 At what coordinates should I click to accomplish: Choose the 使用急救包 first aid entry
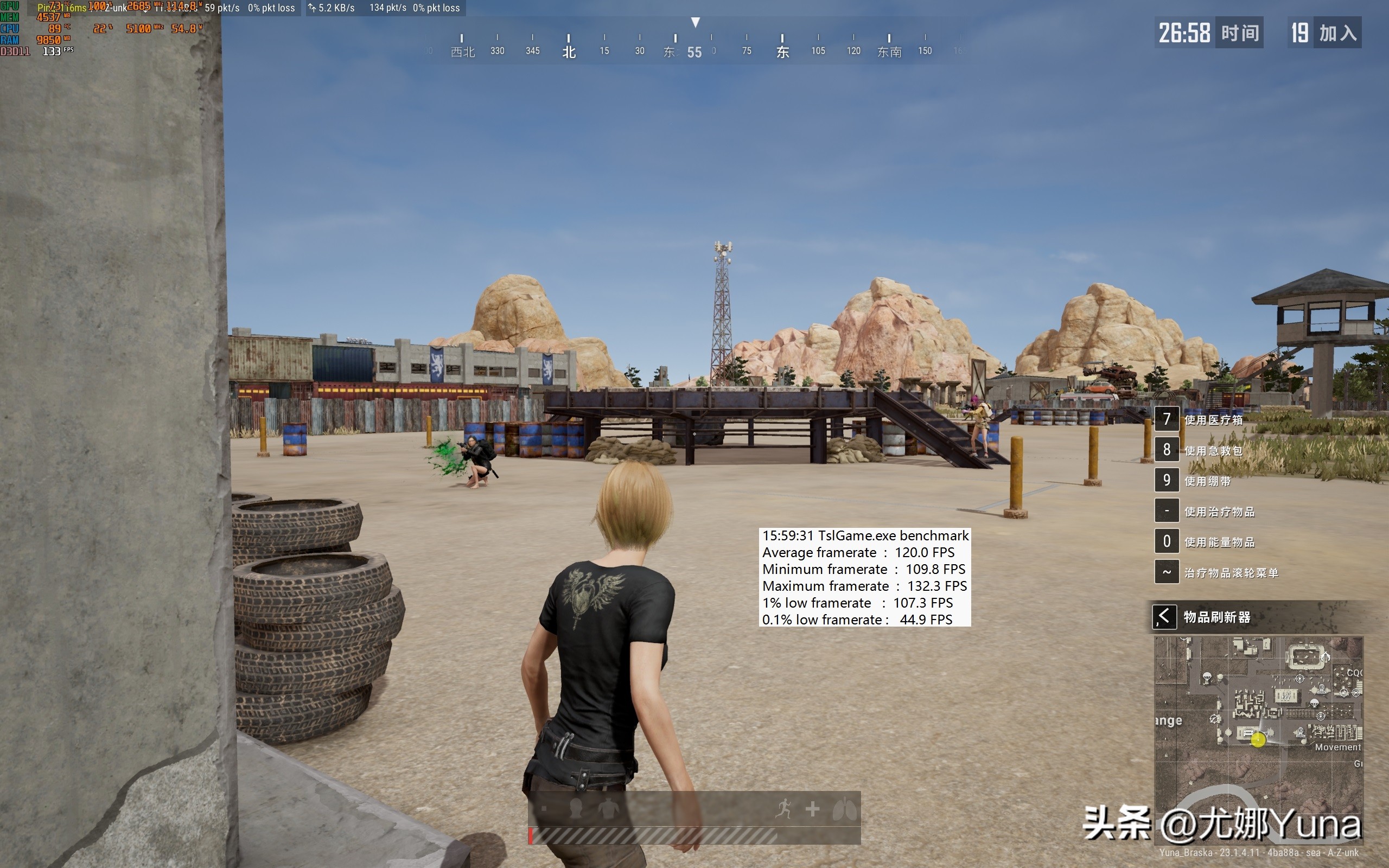[x=1213, y=451]
